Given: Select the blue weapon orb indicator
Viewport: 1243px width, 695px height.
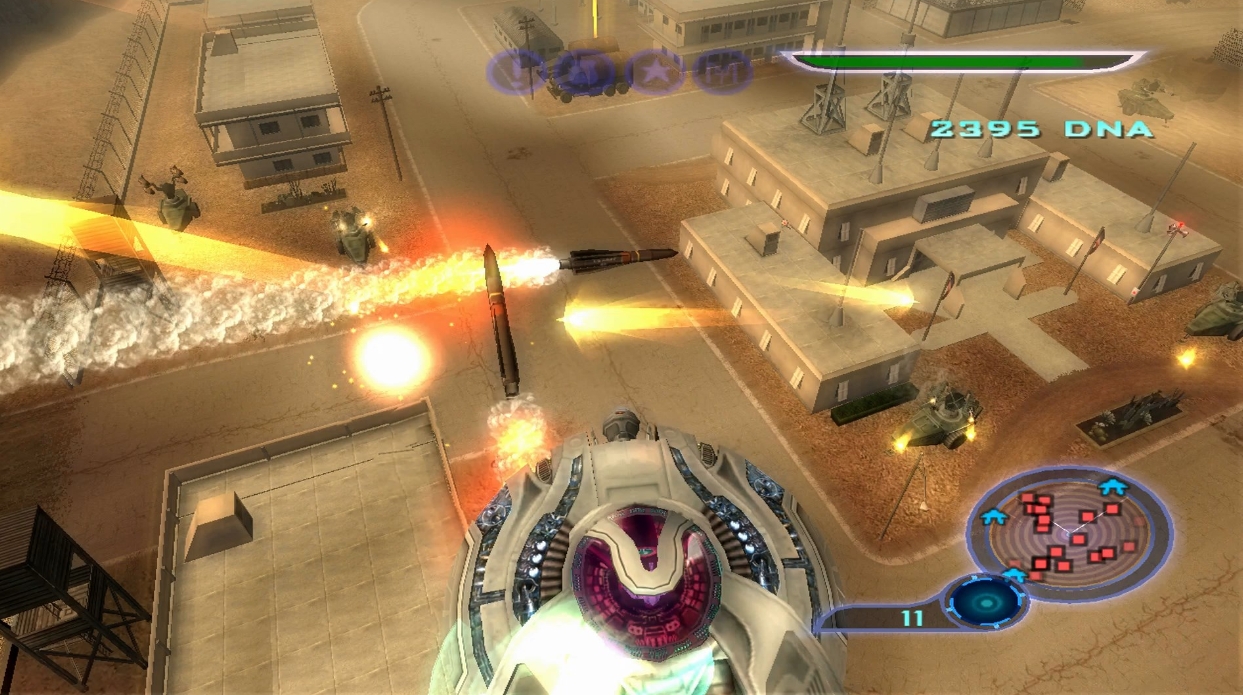Looking at the screenshot, I should pos(988,603).
